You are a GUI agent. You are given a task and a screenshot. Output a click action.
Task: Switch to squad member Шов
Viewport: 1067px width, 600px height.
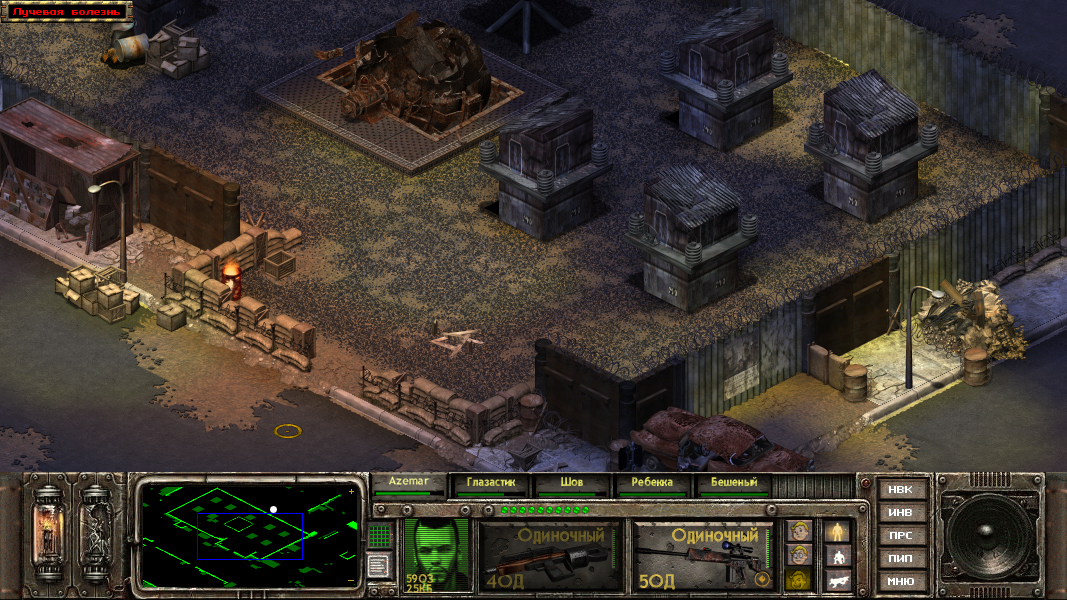(572, 483)
